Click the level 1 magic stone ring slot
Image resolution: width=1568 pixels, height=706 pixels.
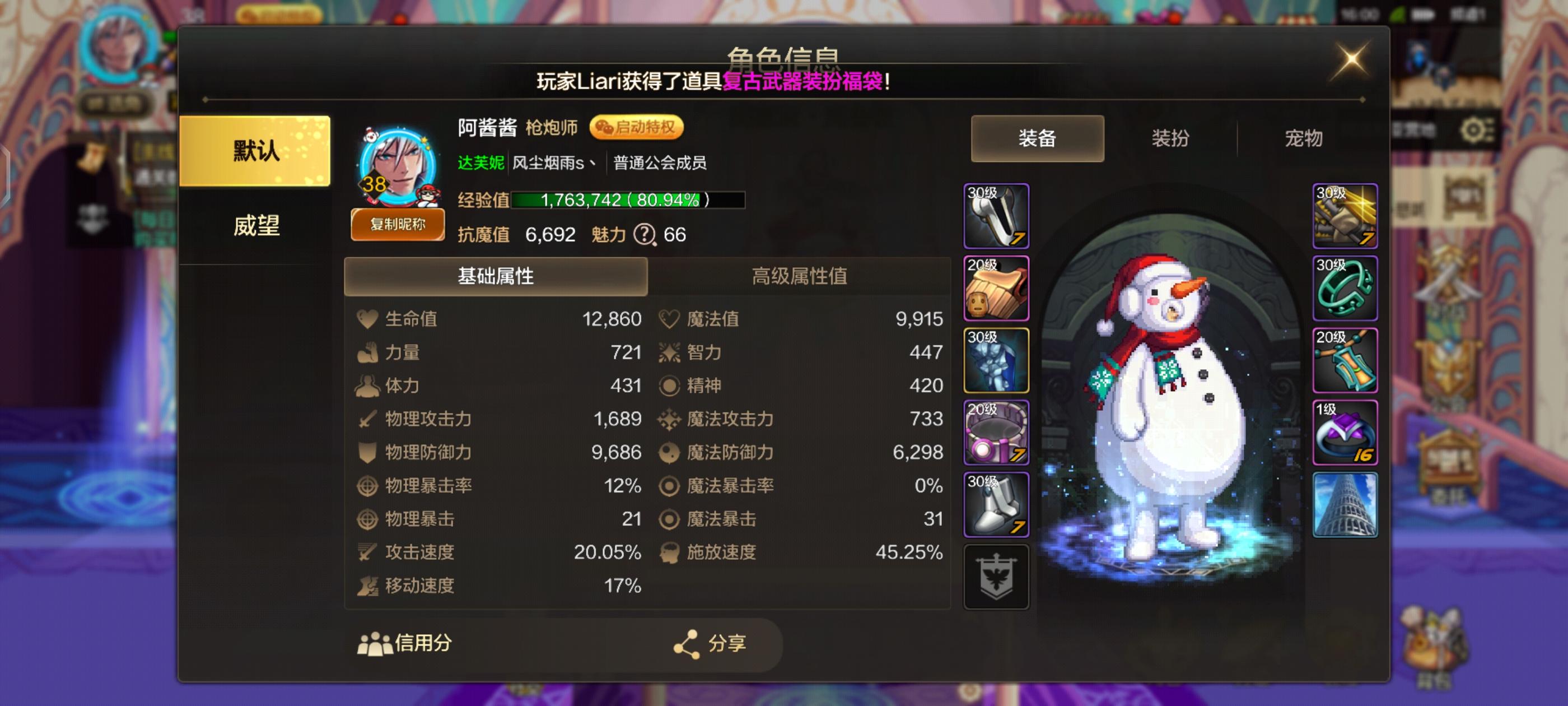[x=1345, y=433]
